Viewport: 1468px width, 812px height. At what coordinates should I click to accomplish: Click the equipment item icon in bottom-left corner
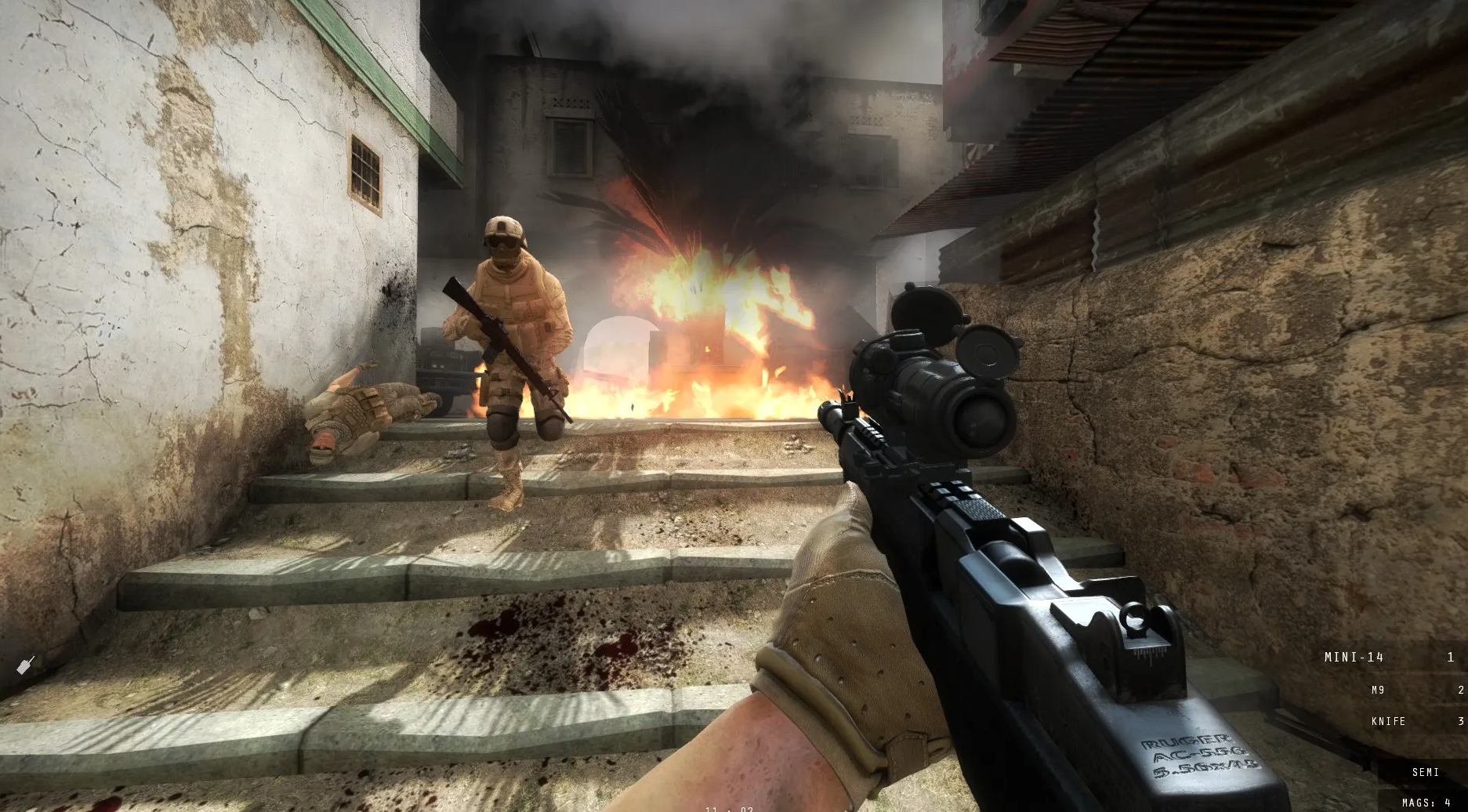point(25,663)
